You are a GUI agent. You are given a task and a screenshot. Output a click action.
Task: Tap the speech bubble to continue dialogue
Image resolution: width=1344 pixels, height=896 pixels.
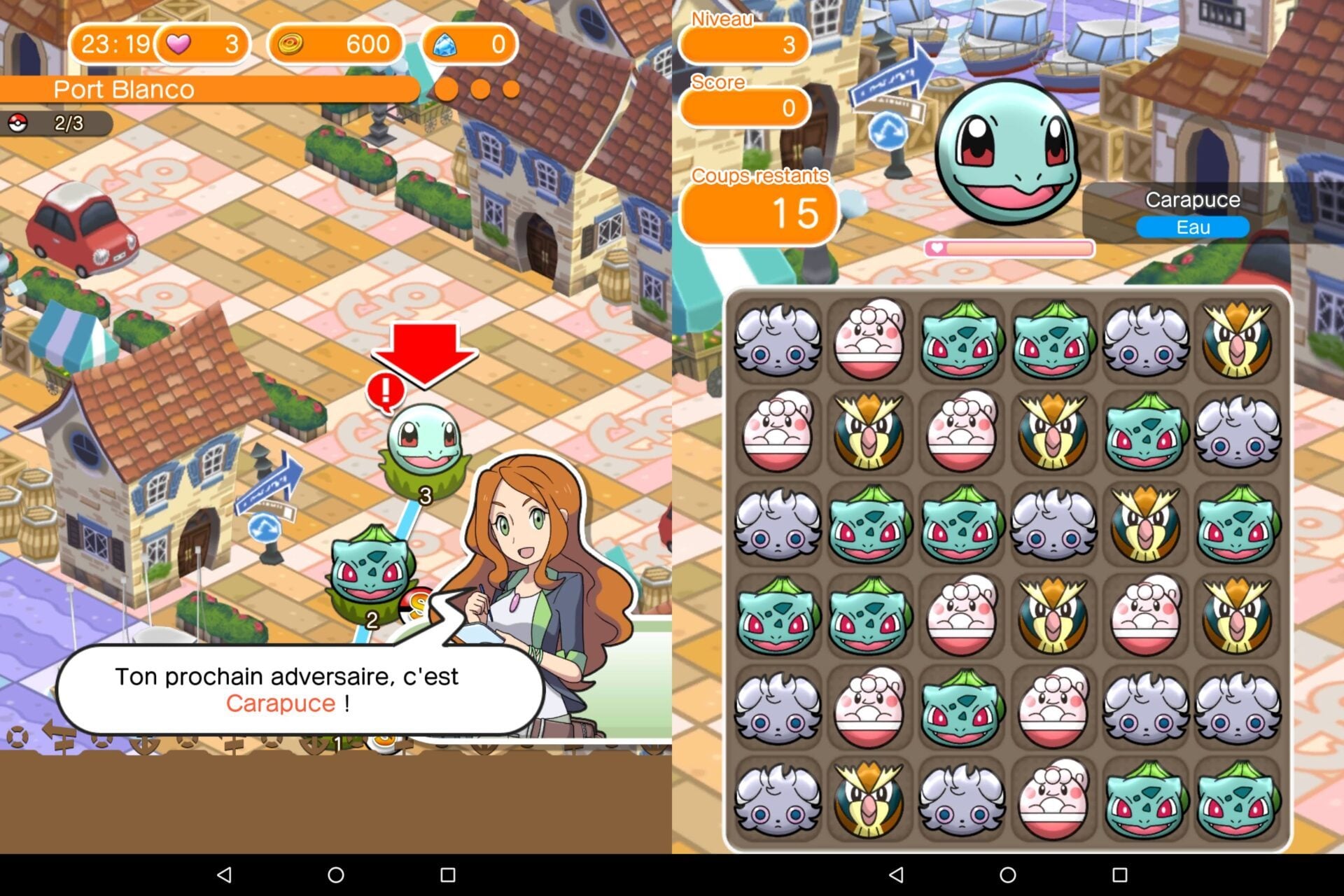pyautogui.click(x=287, y=689)
